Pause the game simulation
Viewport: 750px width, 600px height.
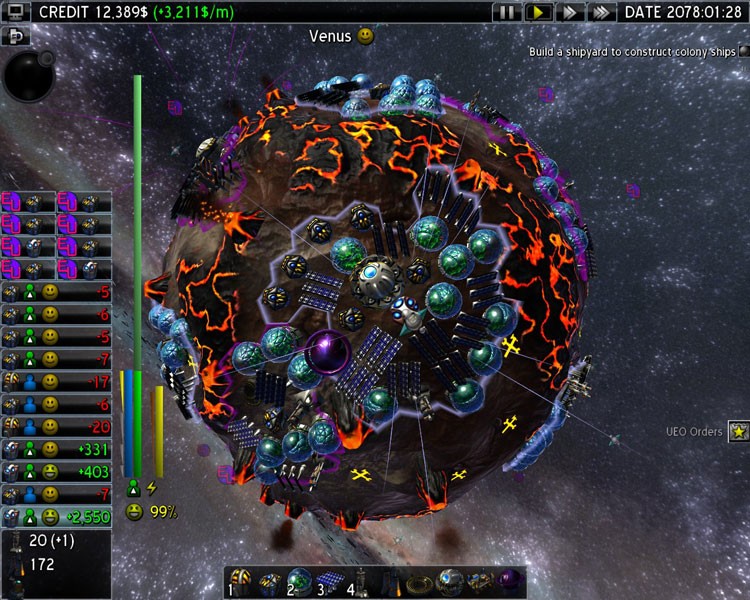(x=507, y=12)
